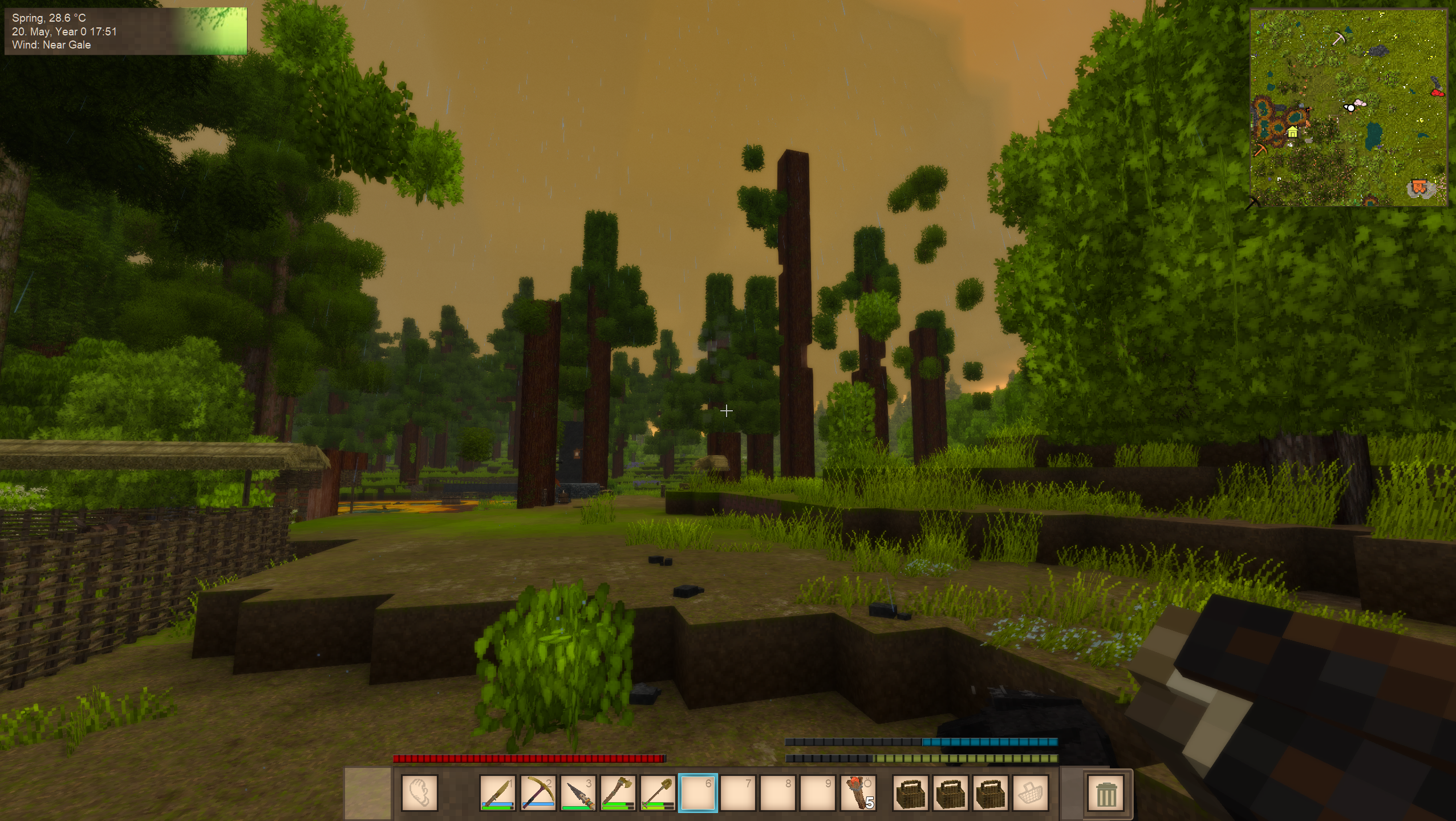
Task: Select the orange pickaxe waypoint on minimap
Action: (1260, 151)
